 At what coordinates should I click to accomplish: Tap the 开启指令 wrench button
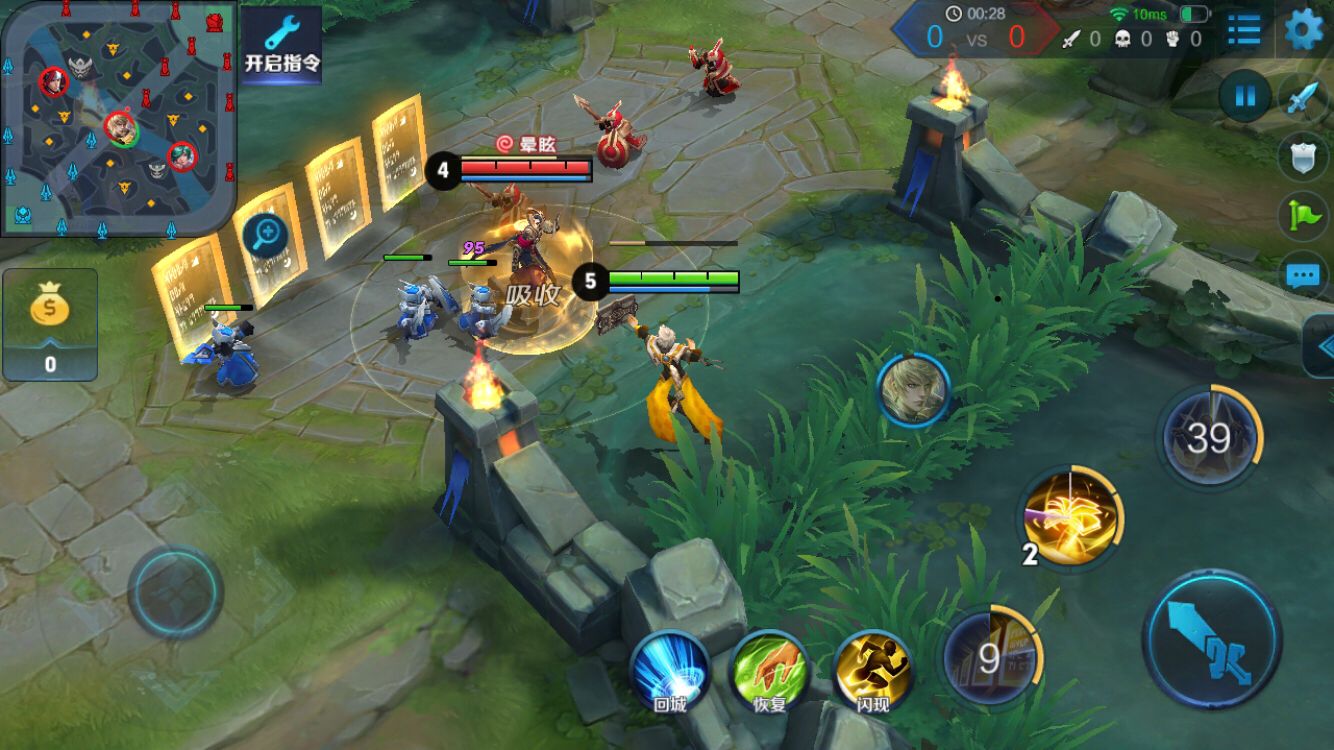(x=282, y=45)
